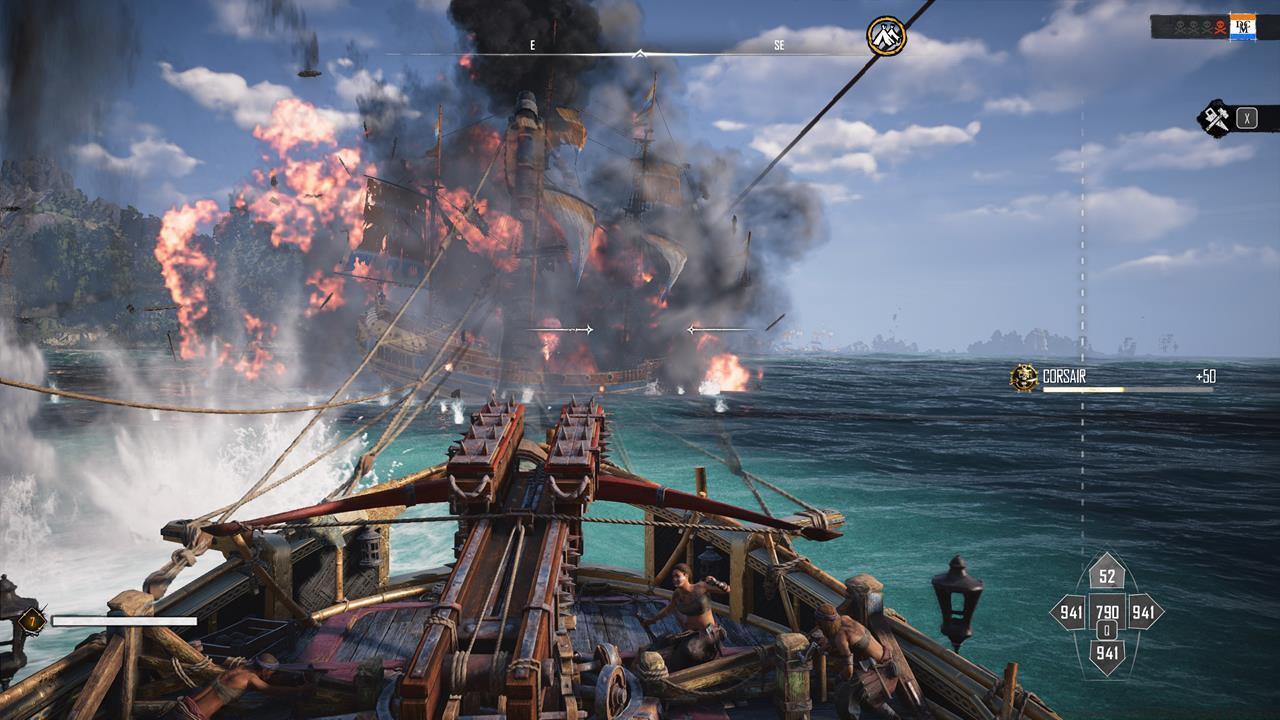Screen dimensions: 1280x720
Task: Select the E heading marker on the compass
Action: (533, 44)
